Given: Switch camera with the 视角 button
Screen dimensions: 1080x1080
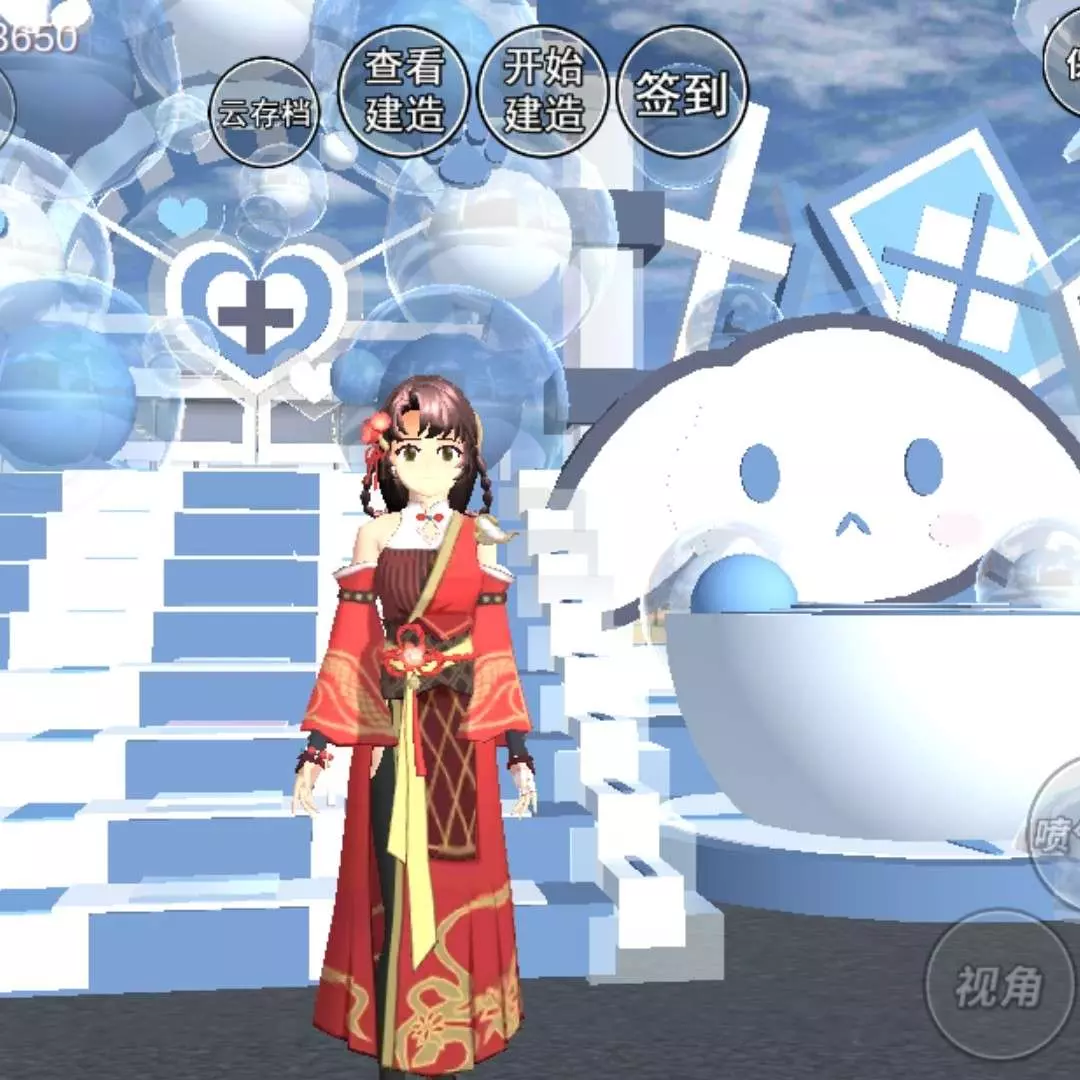Looking at the screenshot, I should tap(997, 985).
